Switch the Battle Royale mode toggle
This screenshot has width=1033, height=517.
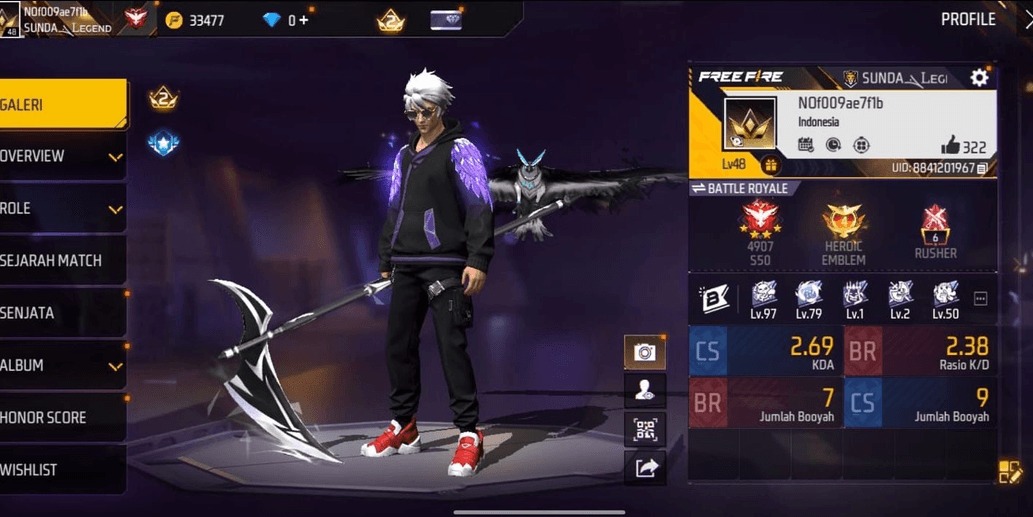point(698,188)
